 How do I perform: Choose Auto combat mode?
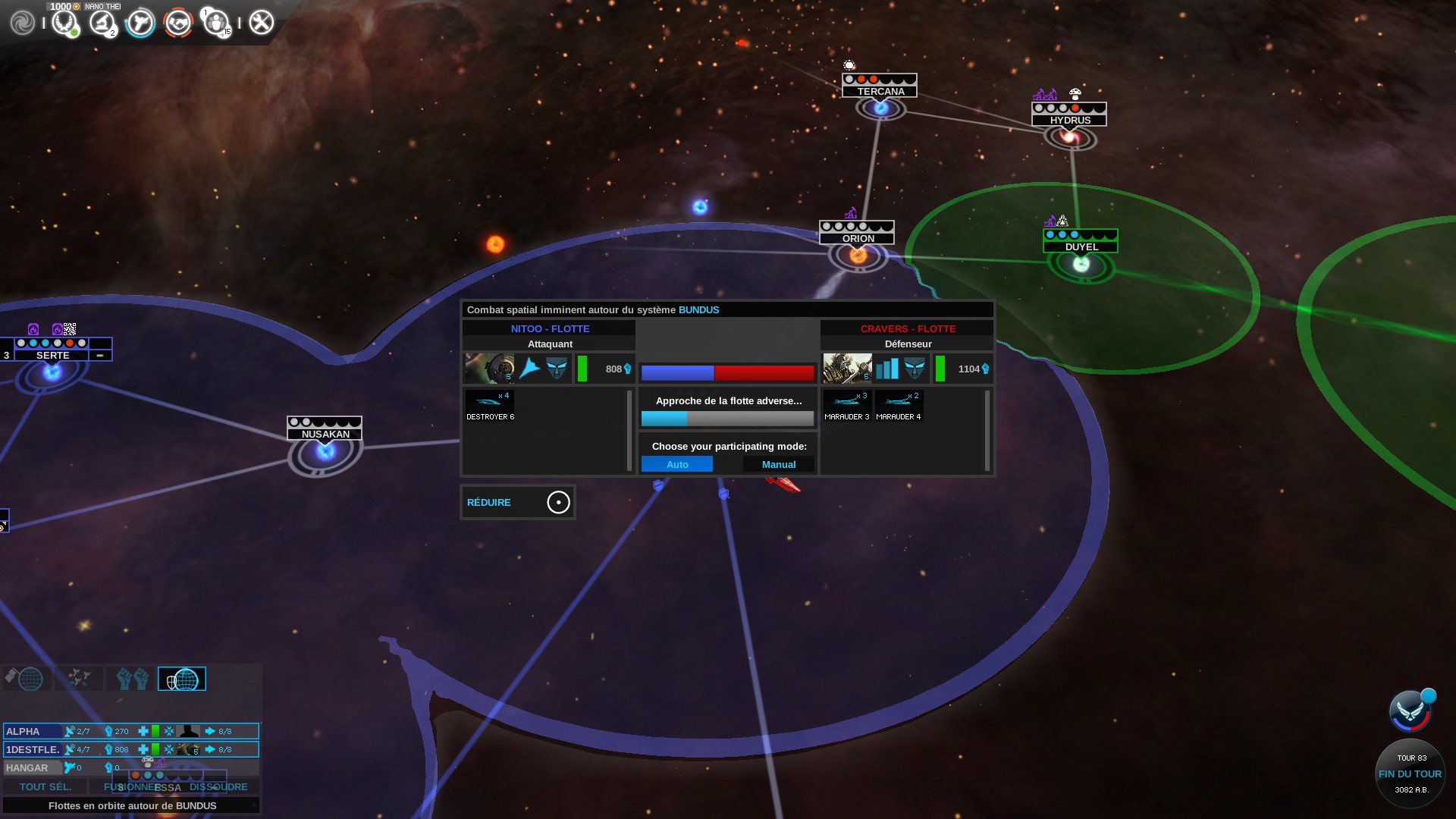coord(676,464)
